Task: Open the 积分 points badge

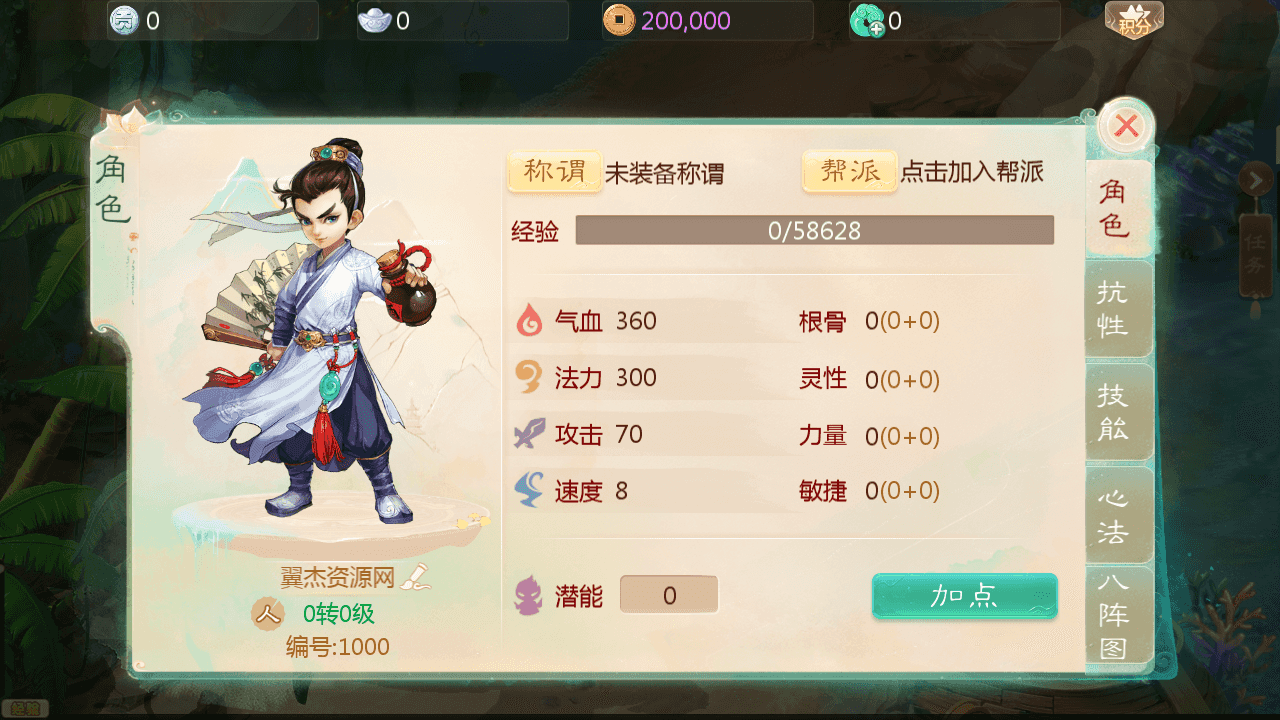Action: click(1134, 22)
